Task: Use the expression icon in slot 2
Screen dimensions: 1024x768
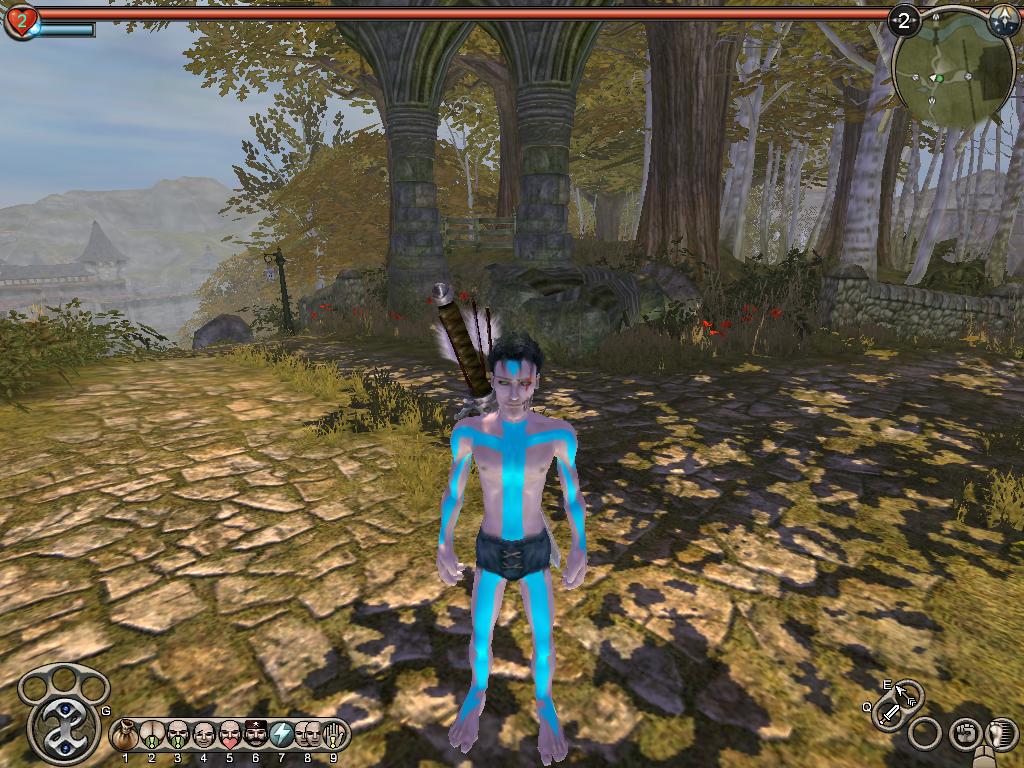Action: pos(152,736)
